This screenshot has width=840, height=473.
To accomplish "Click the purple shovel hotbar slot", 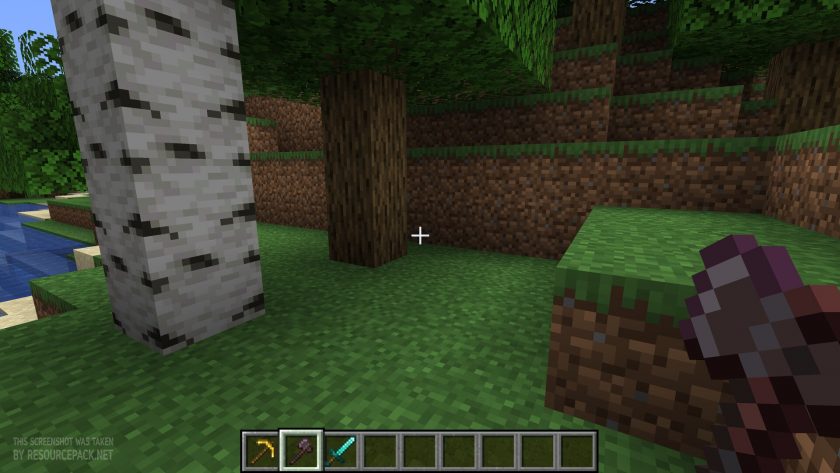I will tap(300, 450).
